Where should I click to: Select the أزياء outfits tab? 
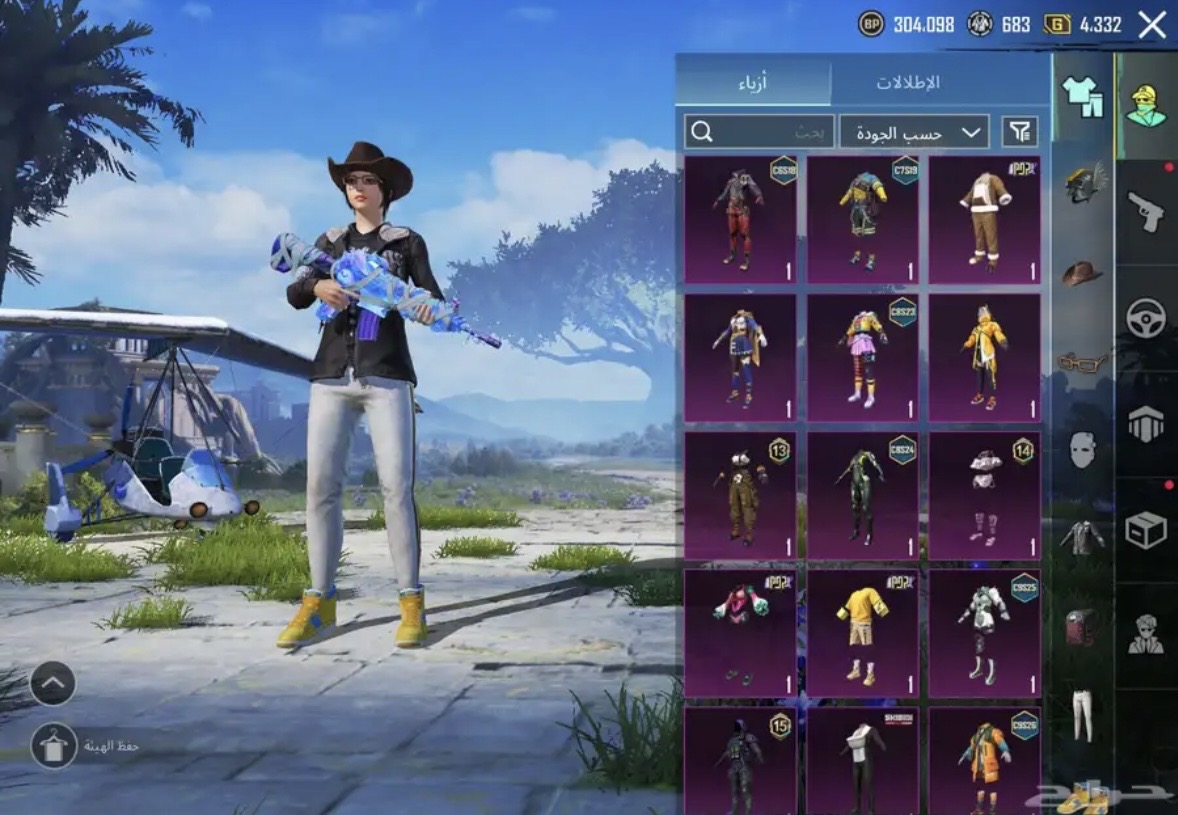click(x=753, y=82)
